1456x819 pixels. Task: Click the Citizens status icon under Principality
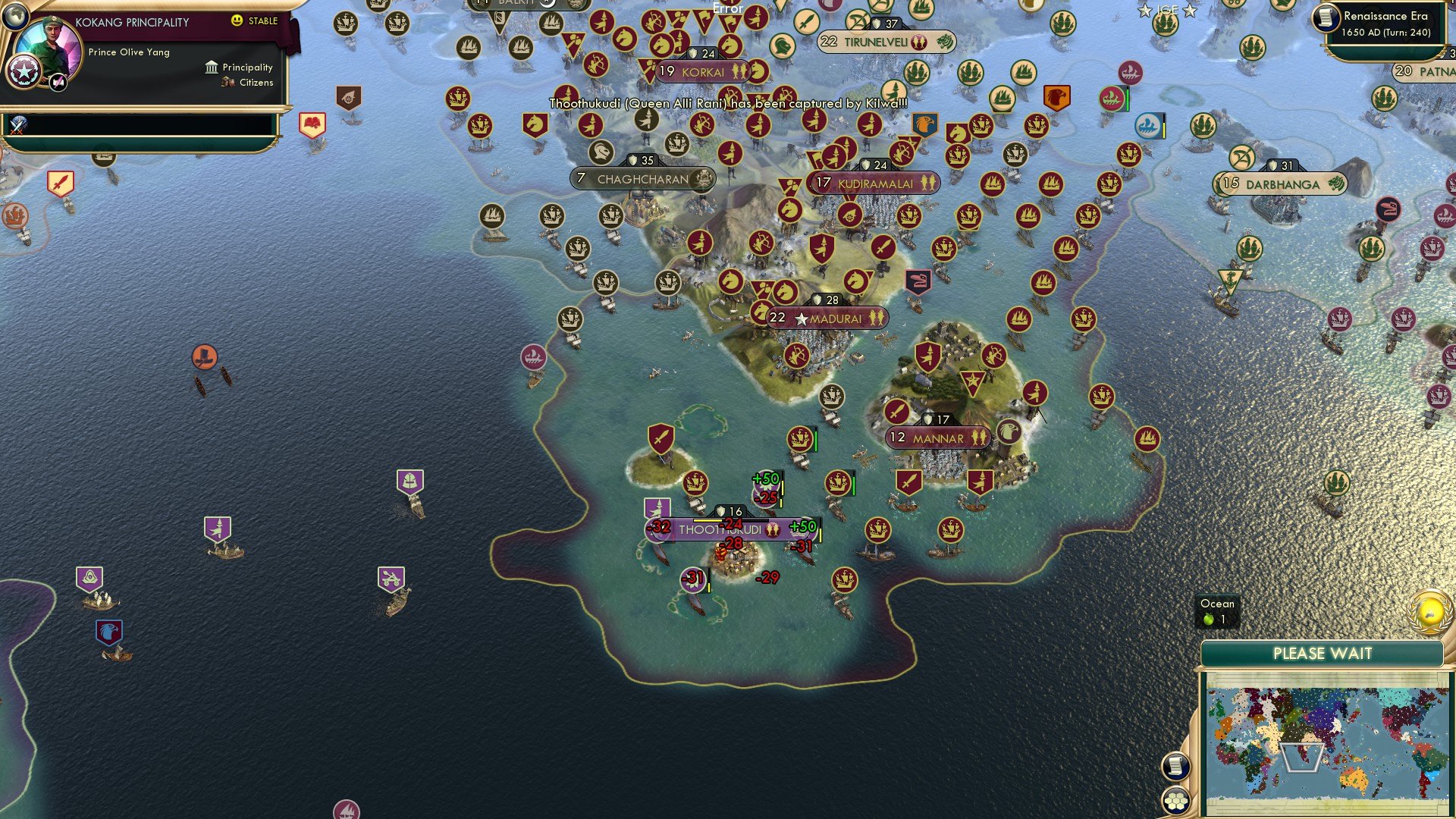tap(227, 82)
